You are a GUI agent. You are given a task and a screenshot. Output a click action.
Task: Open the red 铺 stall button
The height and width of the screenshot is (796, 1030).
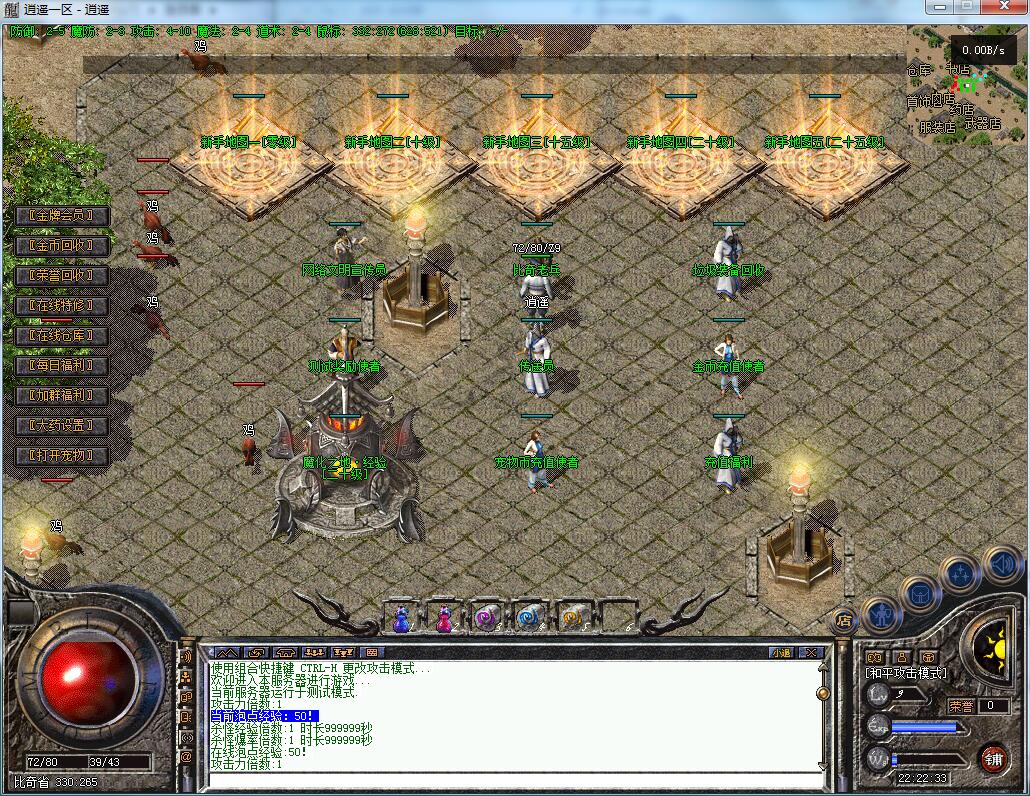[x=992, y=758]
